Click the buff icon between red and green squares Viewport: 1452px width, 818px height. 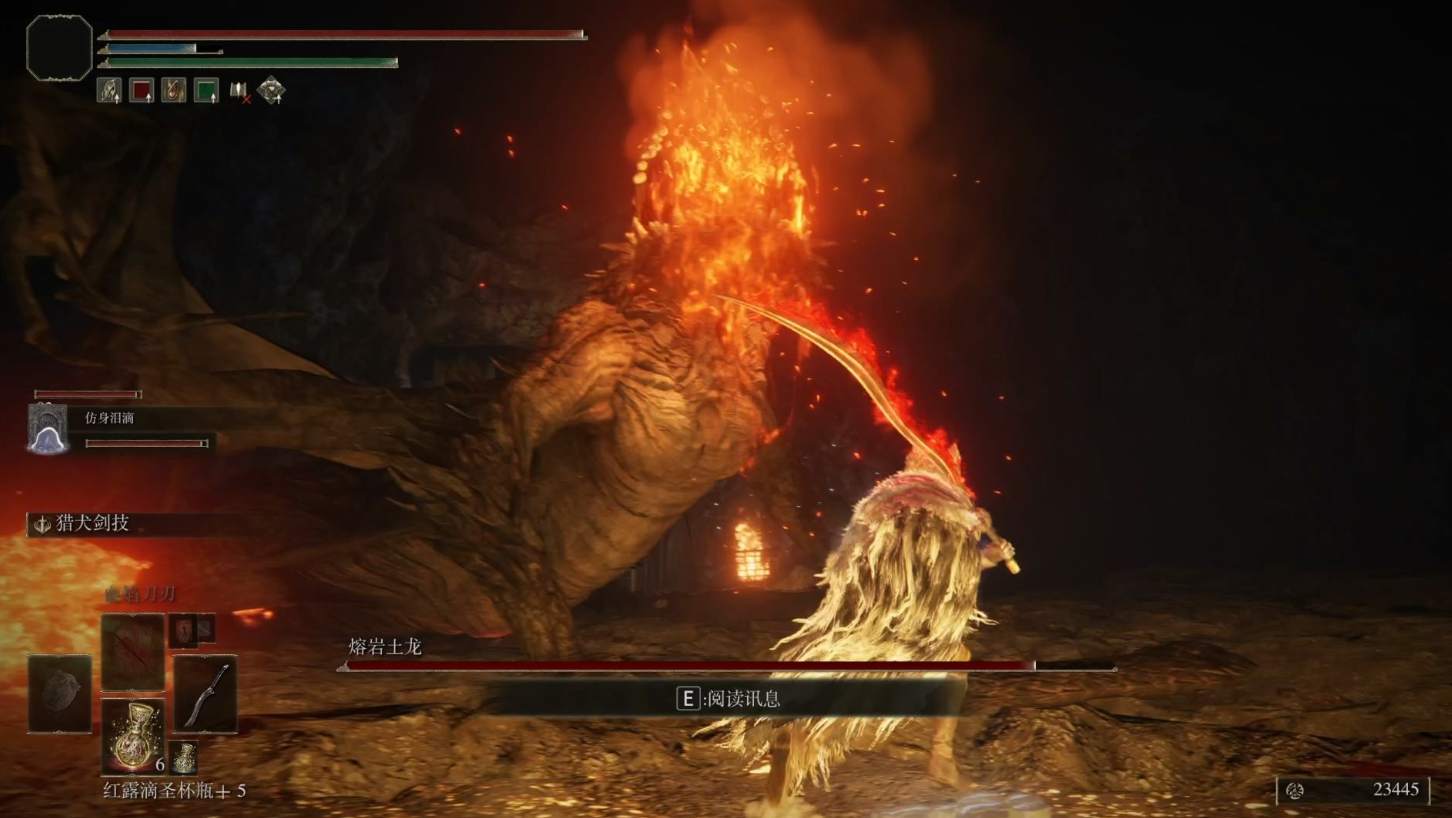pyautogui.click(x=174, y=90)
